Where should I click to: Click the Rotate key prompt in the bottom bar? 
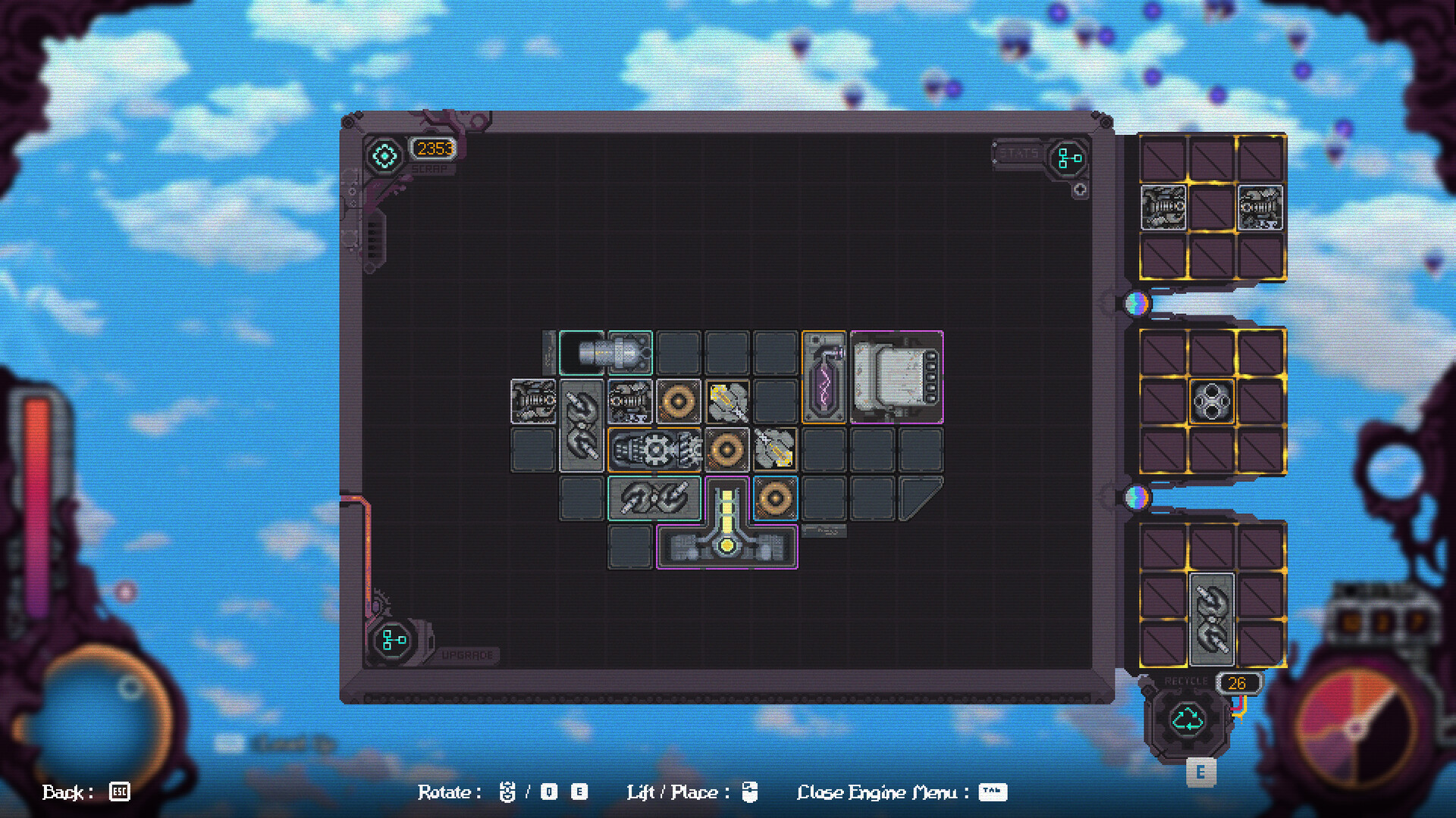coord(507,792)
